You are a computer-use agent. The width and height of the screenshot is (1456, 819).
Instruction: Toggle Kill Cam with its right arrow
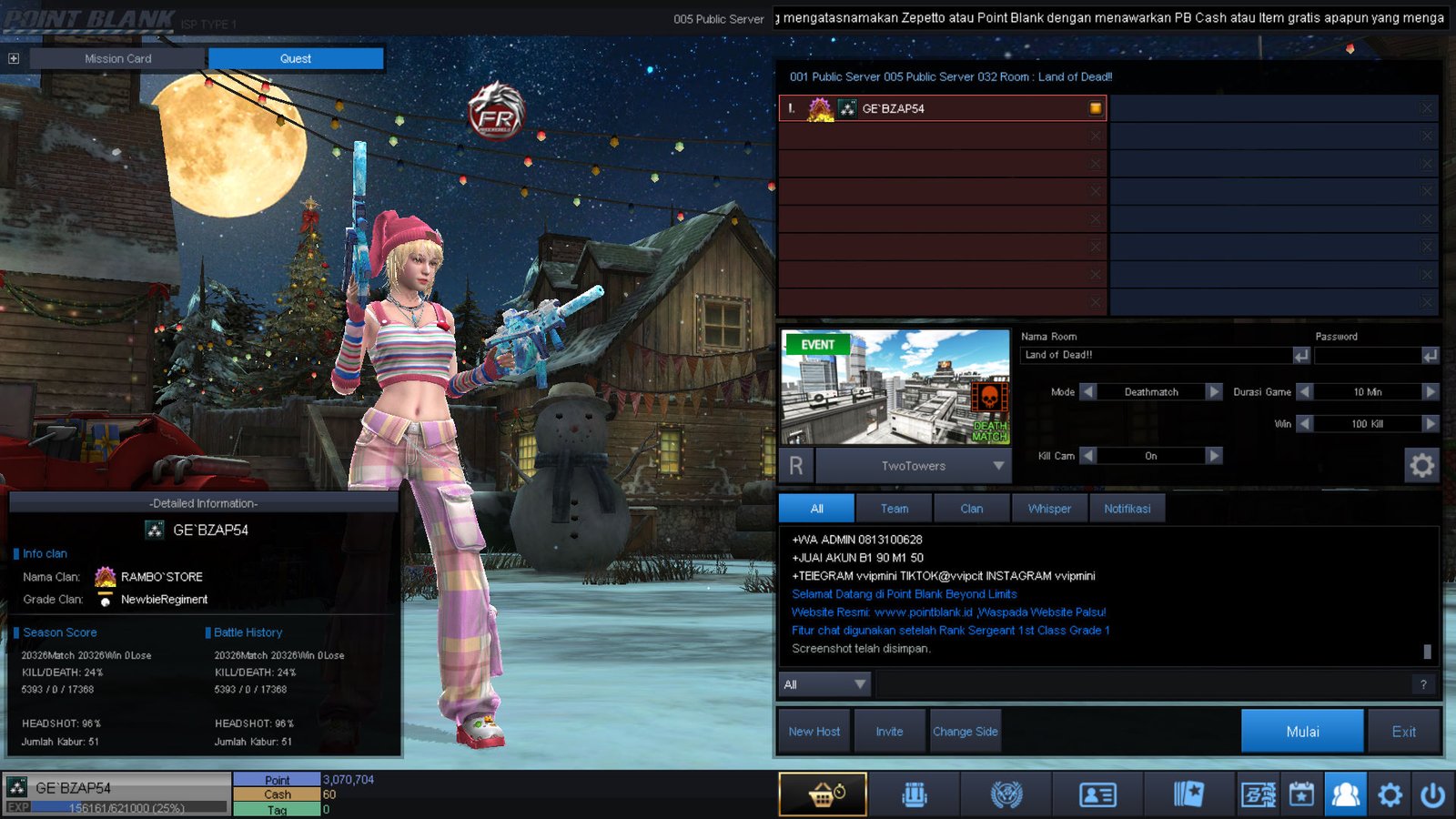1214,456
